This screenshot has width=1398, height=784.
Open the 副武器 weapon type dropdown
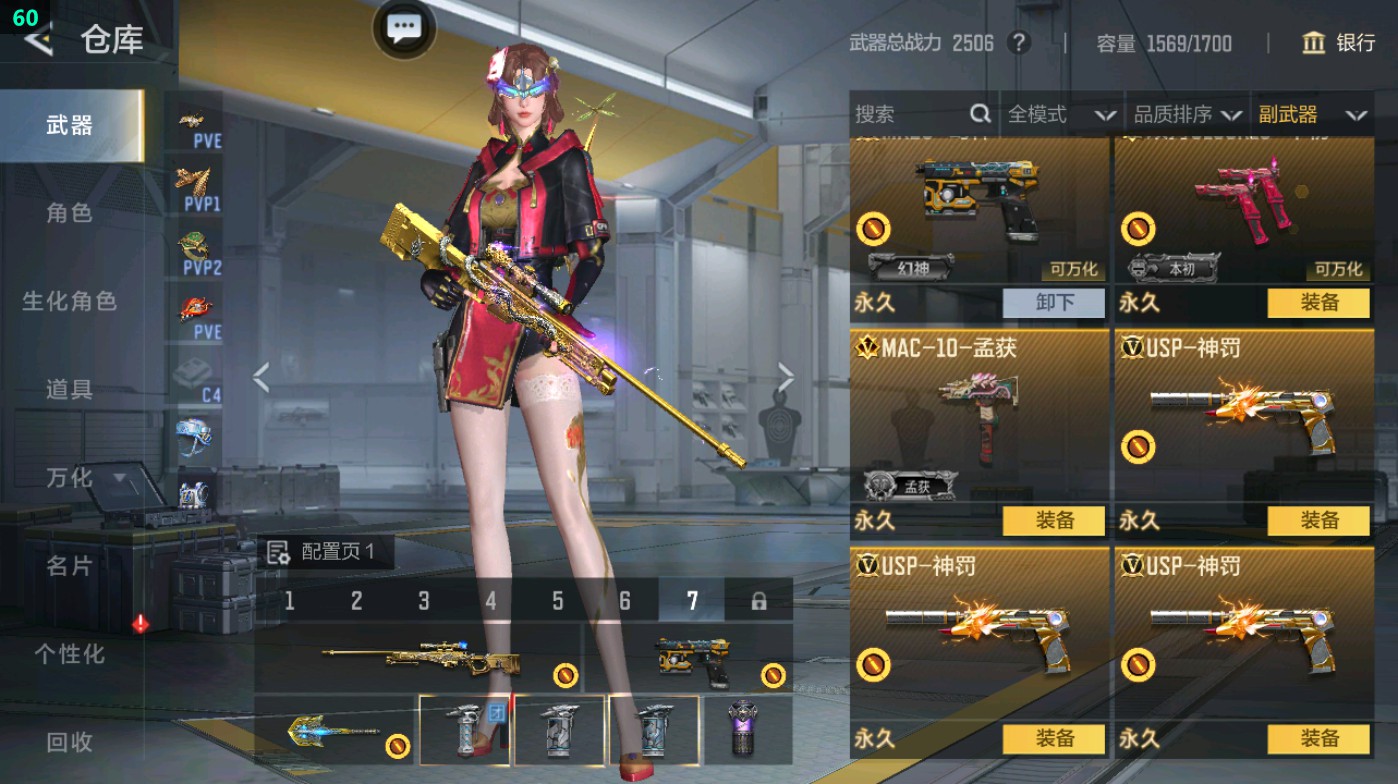[x=1315, y=115]
